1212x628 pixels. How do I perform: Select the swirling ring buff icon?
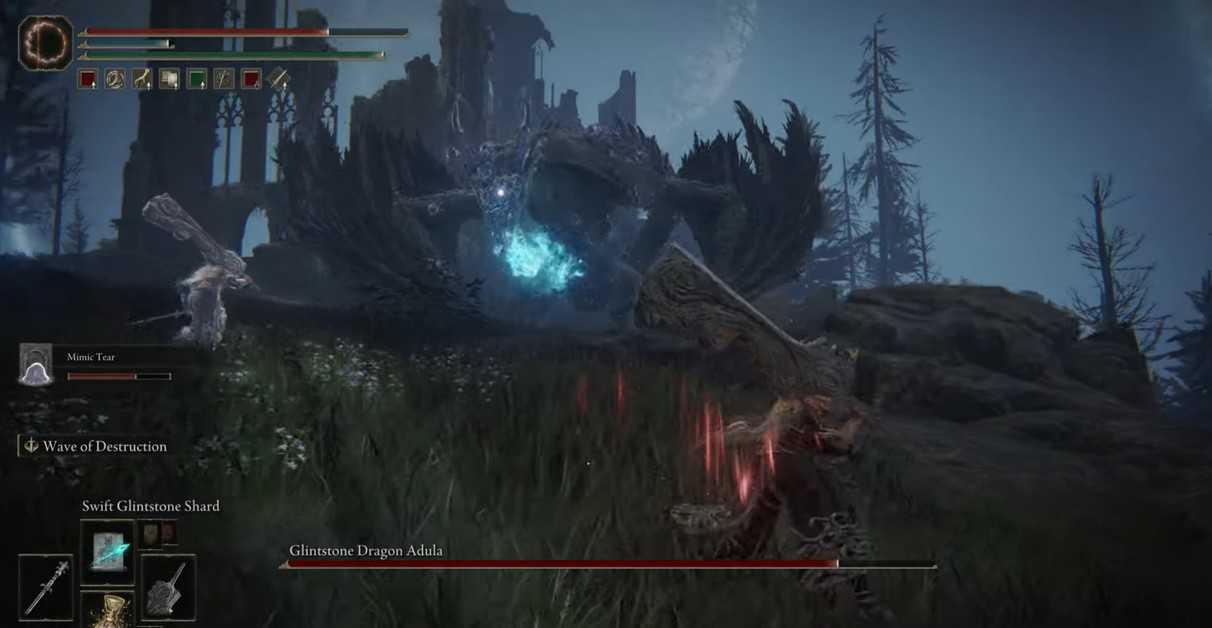click(115, 79)
